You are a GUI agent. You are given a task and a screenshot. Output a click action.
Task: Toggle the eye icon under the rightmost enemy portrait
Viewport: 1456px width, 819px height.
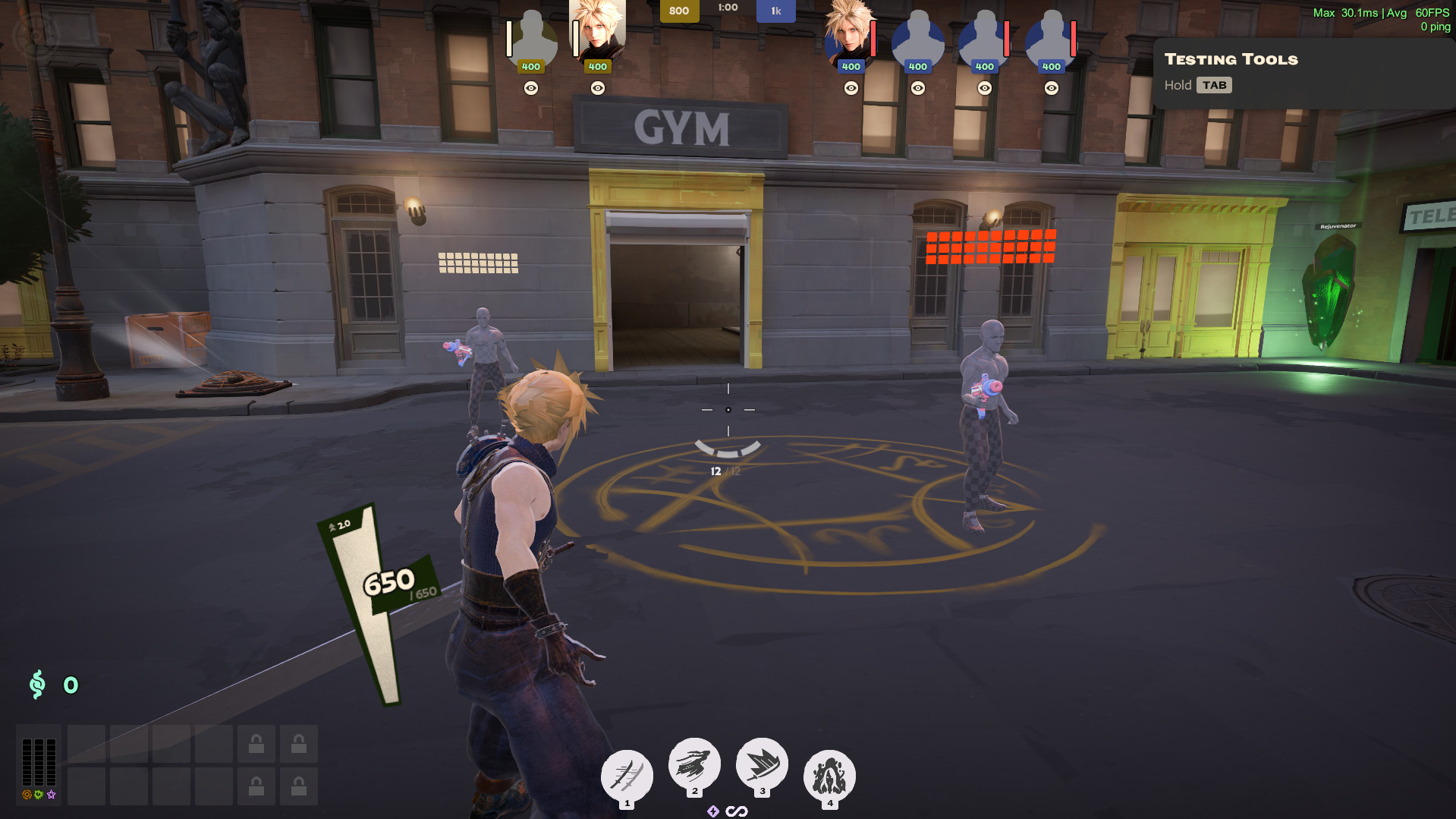point(1050,87)
